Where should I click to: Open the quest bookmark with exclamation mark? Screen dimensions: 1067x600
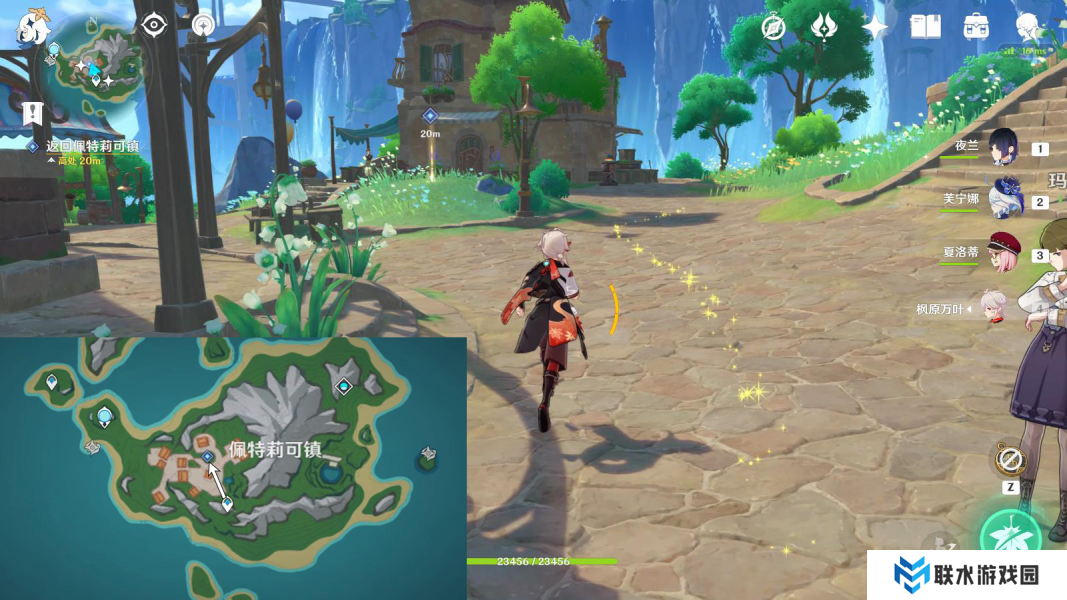pos(32,112)
